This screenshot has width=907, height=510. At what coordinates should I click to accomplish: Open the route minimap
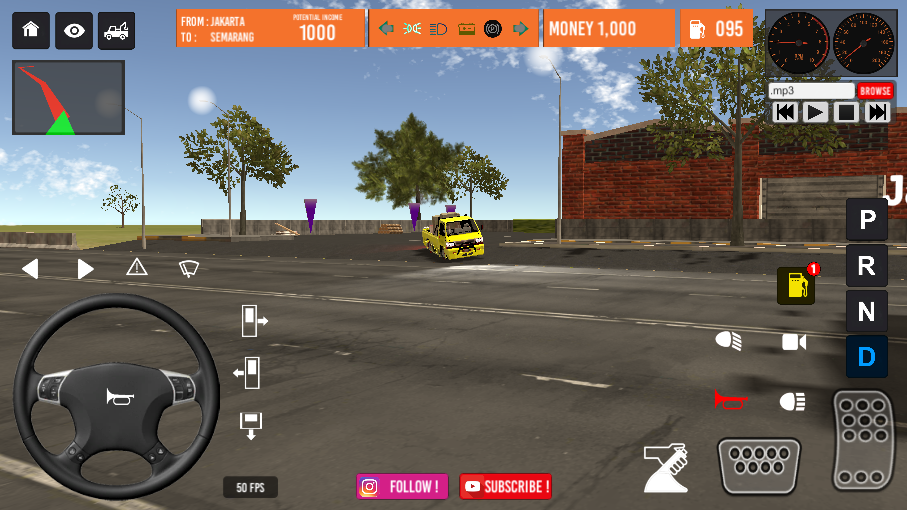pyautogui.click(x=68, y=98)
